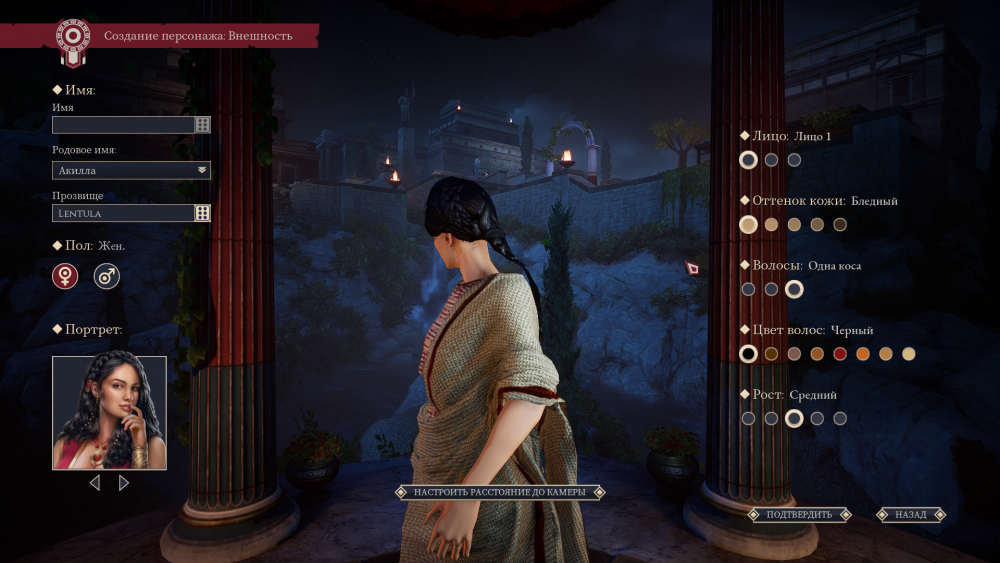Viewport: 1000px width, 563px height.
Task: Pick the dark brown hair color swatch
Action: [771, 354]
